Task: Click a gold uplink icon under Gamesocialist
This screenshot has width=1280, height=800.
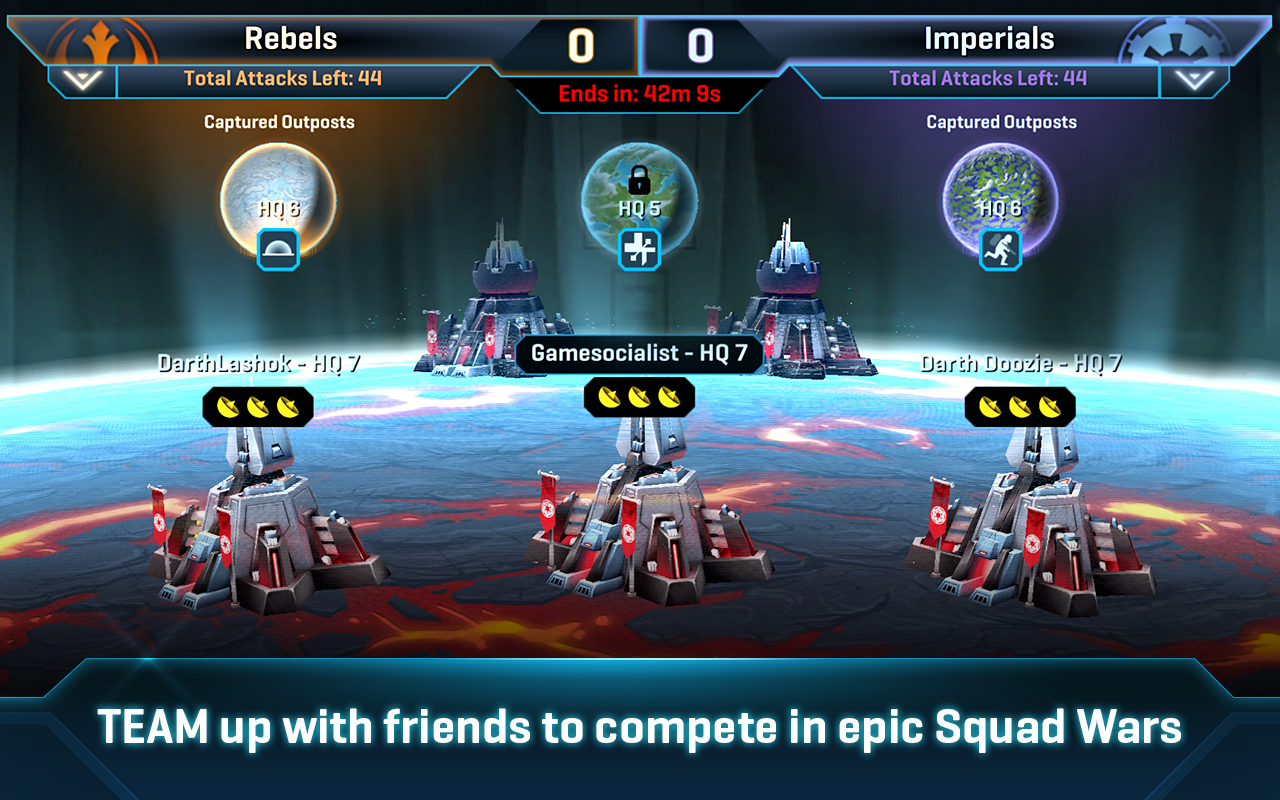Action: (638, 397)
